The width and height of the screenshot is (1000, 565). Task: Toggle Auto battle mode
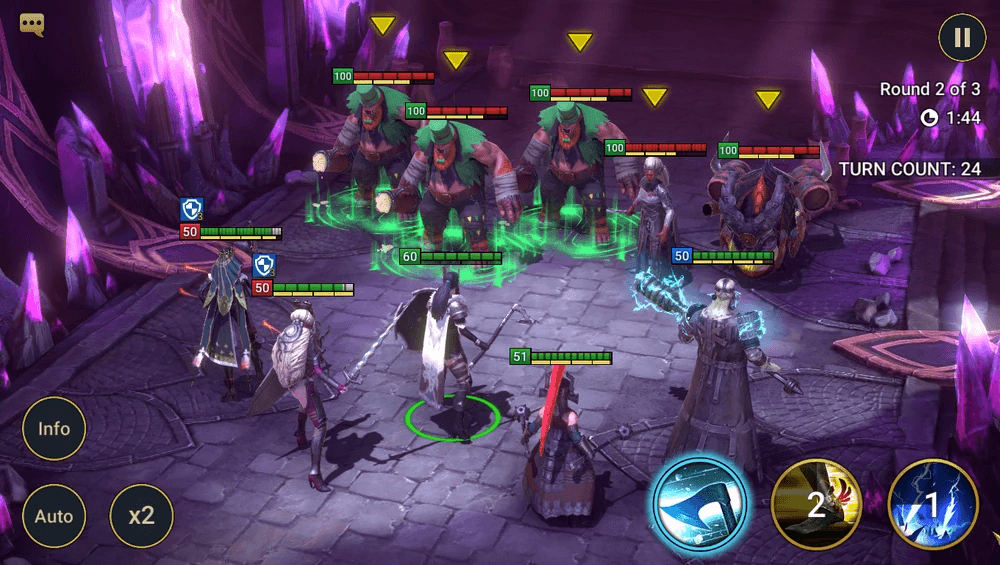click(x=54, y=516)
